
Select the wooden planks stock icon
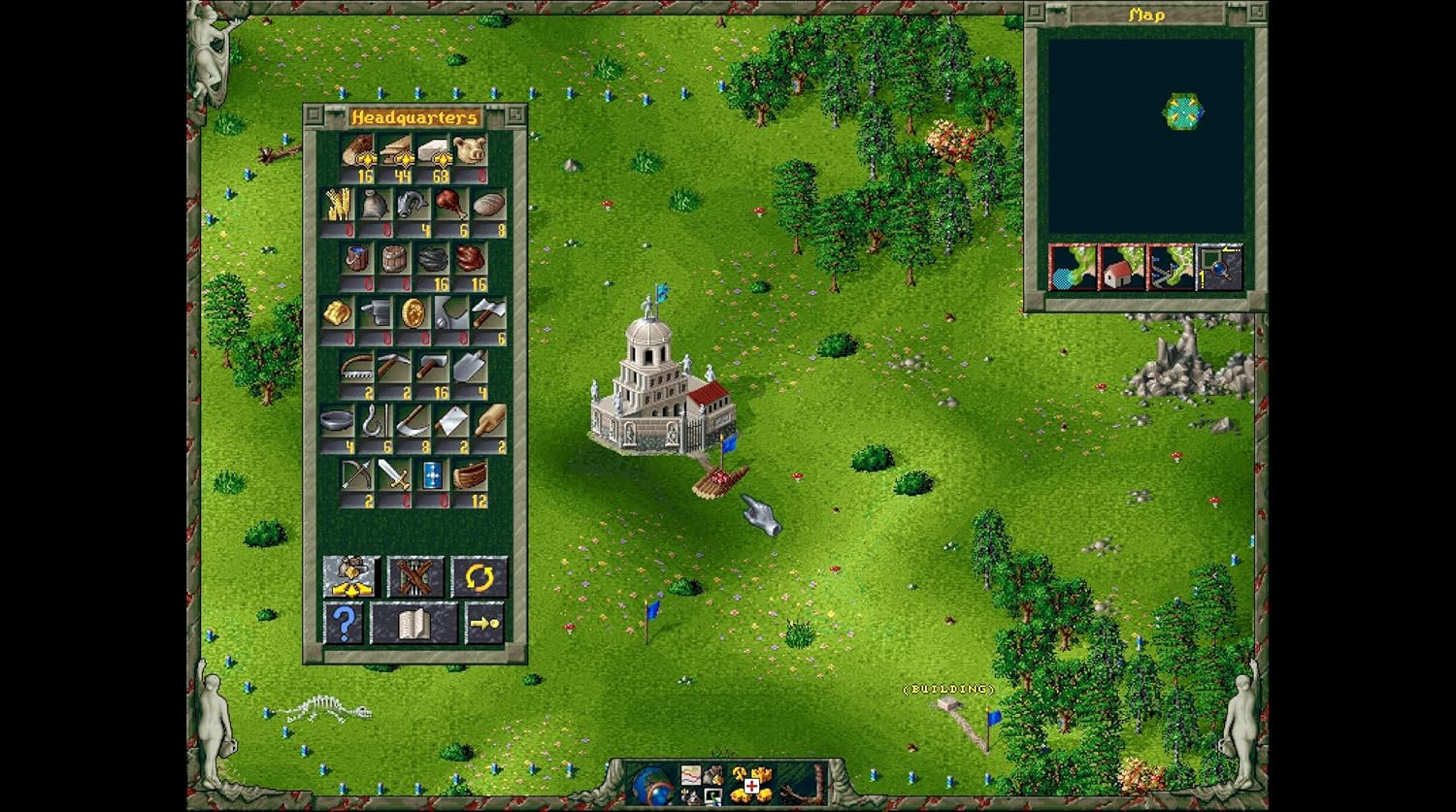click(396, 150)
